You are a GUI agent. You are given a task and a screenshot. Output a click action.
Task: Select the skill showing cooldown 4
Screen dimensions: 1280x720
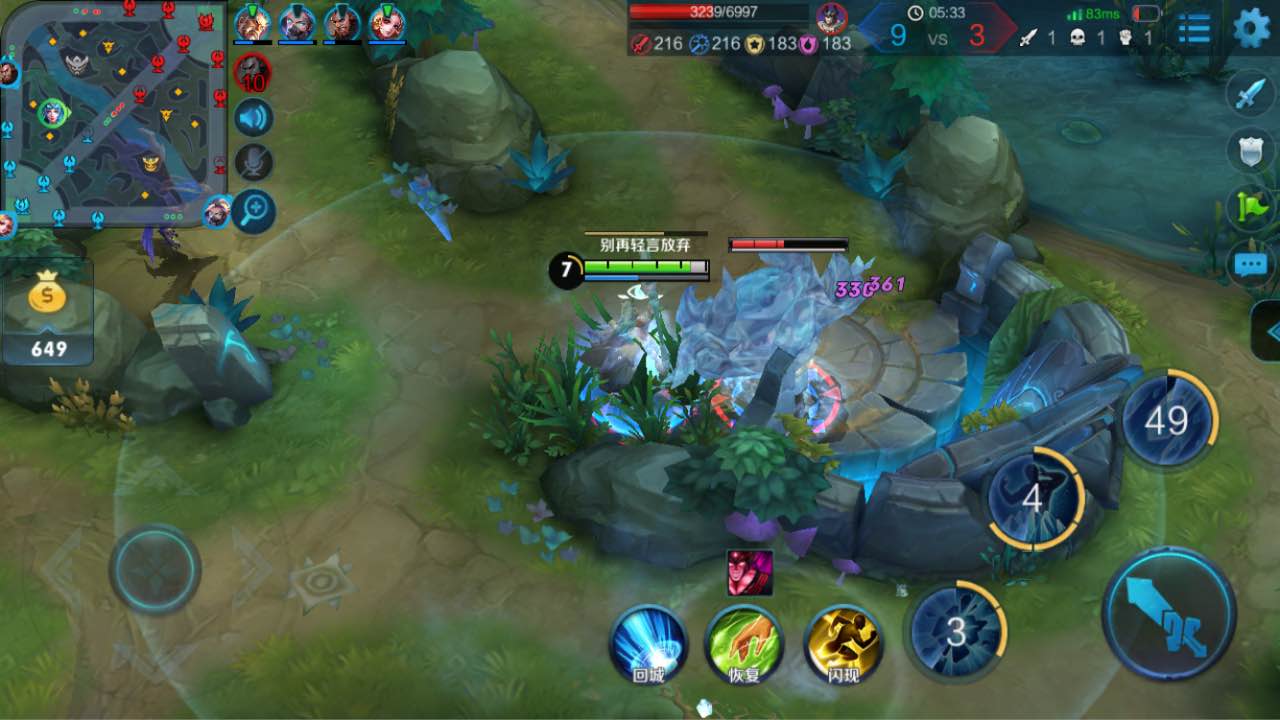tap(1034, 498)
